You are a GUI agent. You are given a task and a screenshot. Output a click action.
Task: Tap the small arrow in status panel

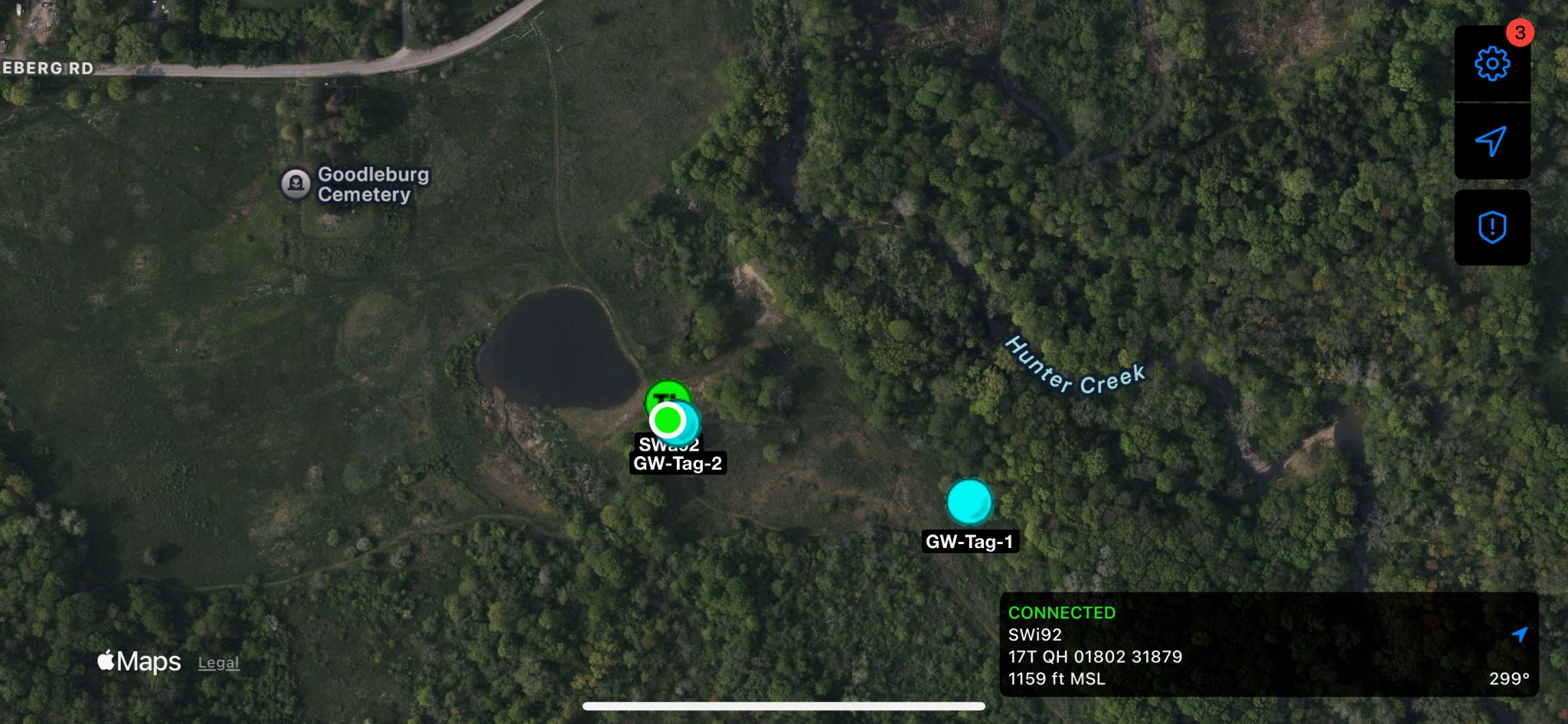[x=1519, y=634]
